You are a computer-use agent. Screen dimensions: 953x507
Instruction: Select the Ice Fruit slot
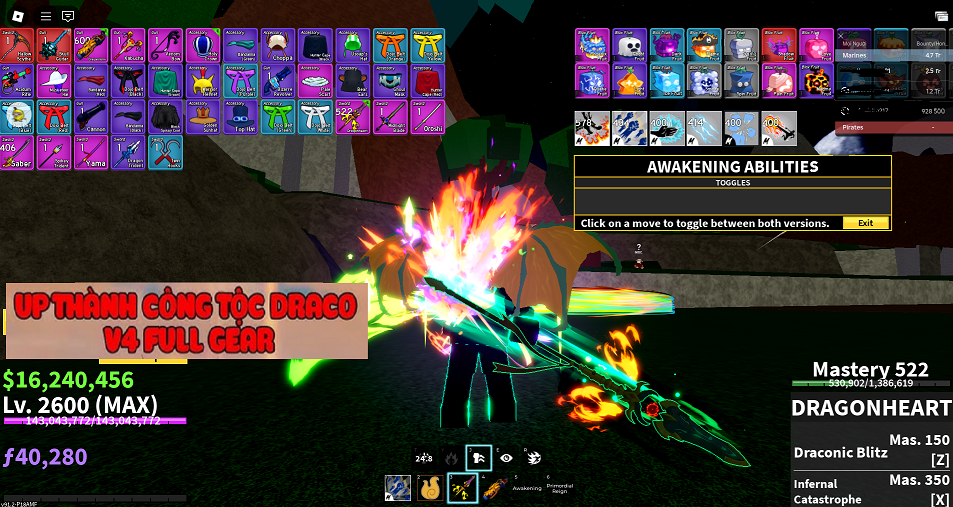click(x=668, y=81)
